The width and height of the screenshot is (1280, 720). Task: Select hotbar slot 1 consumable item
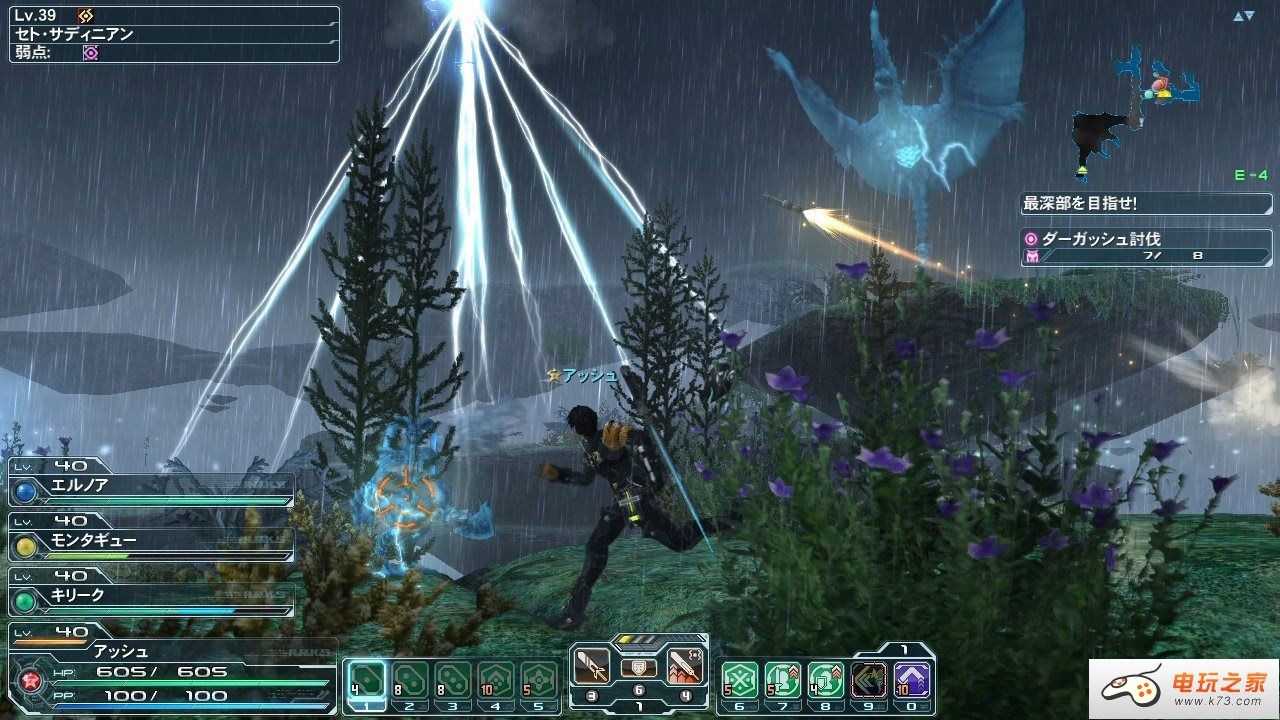(x=366, y=680)
